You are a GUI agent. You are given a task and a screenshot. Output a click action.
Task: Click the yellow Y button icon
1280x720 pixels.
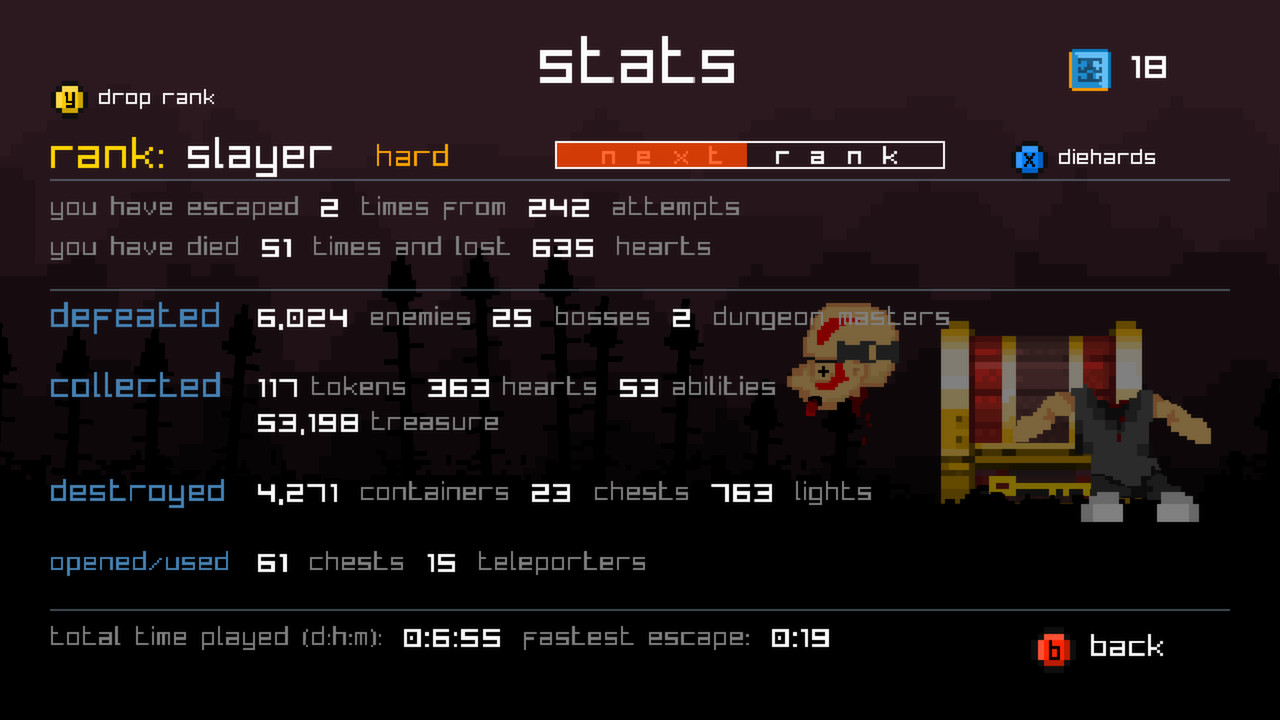click(68, 97)
